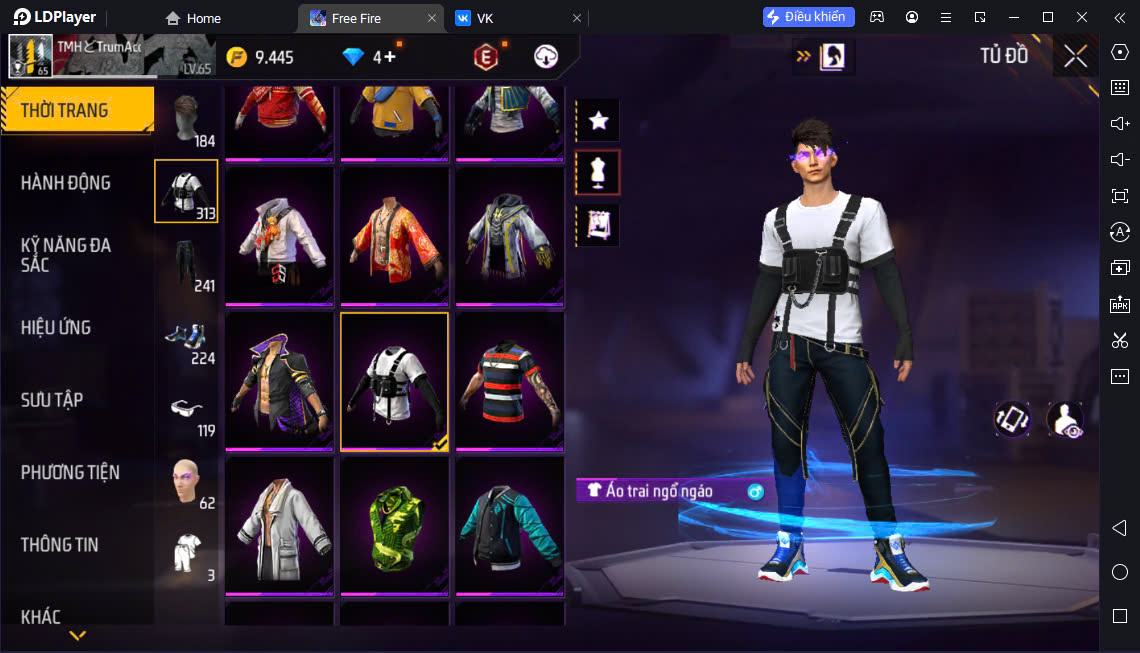
Task: Open the sunglasses subcategory showing 119
Action: [x=187, y=411]
